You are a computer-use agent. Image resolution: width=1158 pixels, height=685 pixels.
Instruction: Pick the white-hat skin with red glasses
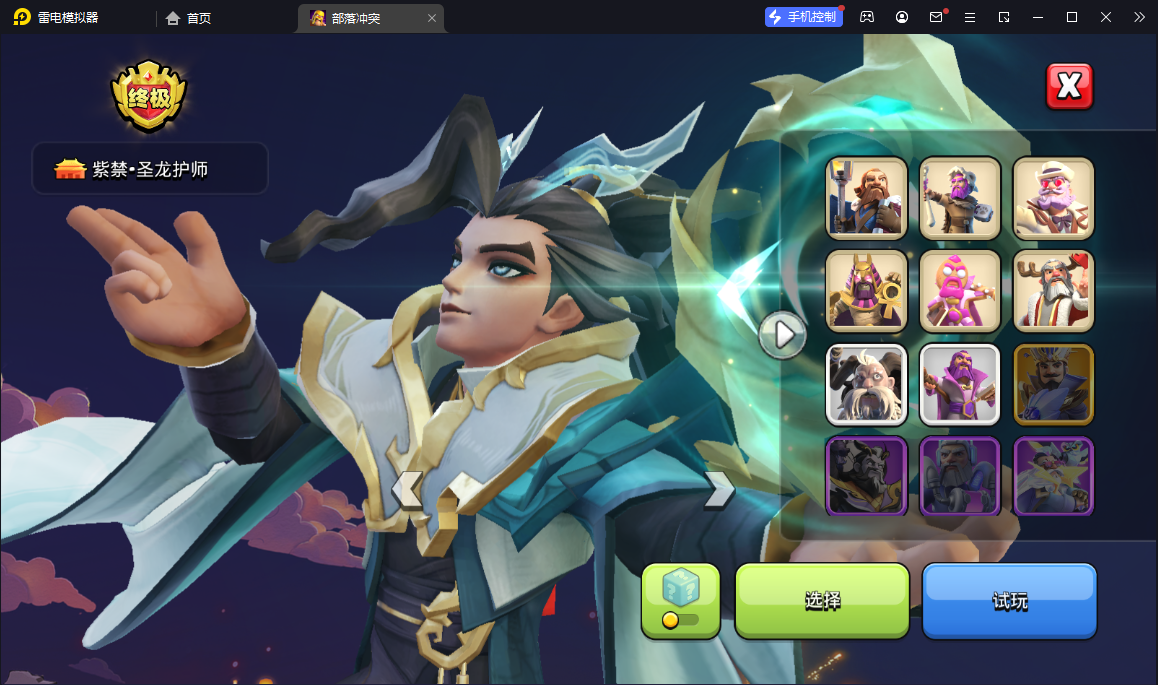(x=1053, y=198)
